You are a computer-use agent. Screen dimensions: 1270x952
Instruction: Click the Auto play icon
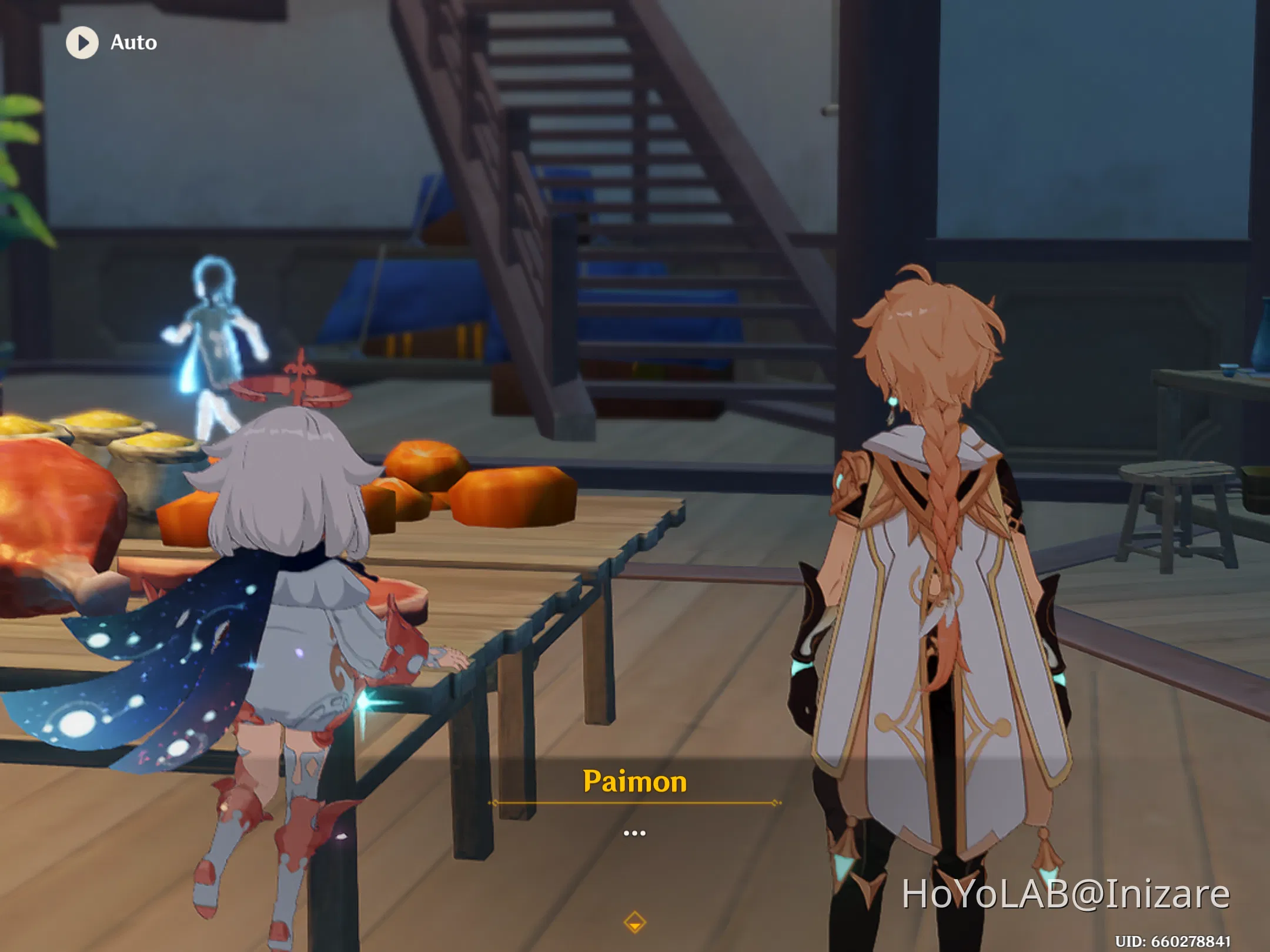click(83, 41)
